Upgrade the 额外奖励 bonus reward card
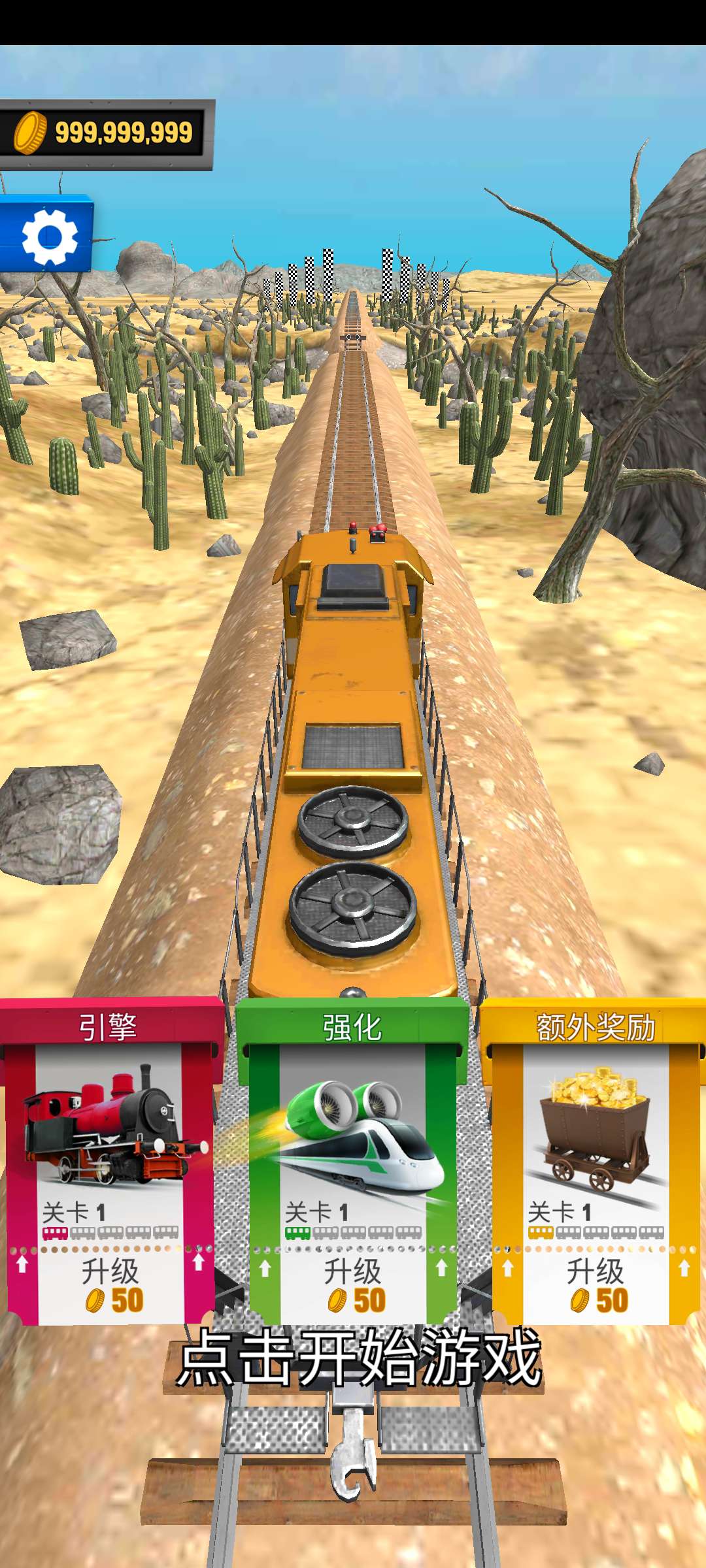The image size is (706, 1568). pos(595,1284)
